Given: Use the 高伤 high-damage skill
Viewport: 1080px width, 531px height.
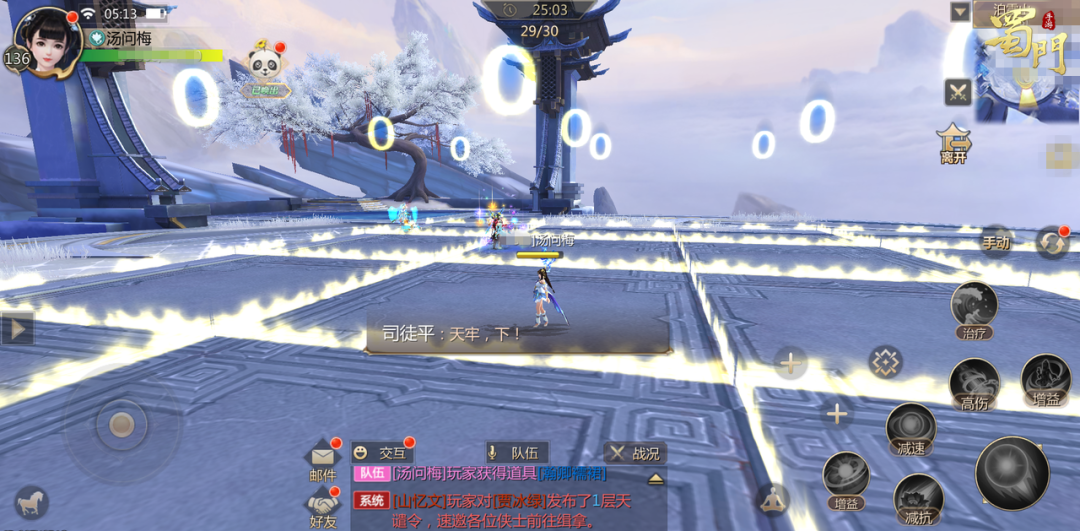Looking at the screenshot, I should coord(974,385).
